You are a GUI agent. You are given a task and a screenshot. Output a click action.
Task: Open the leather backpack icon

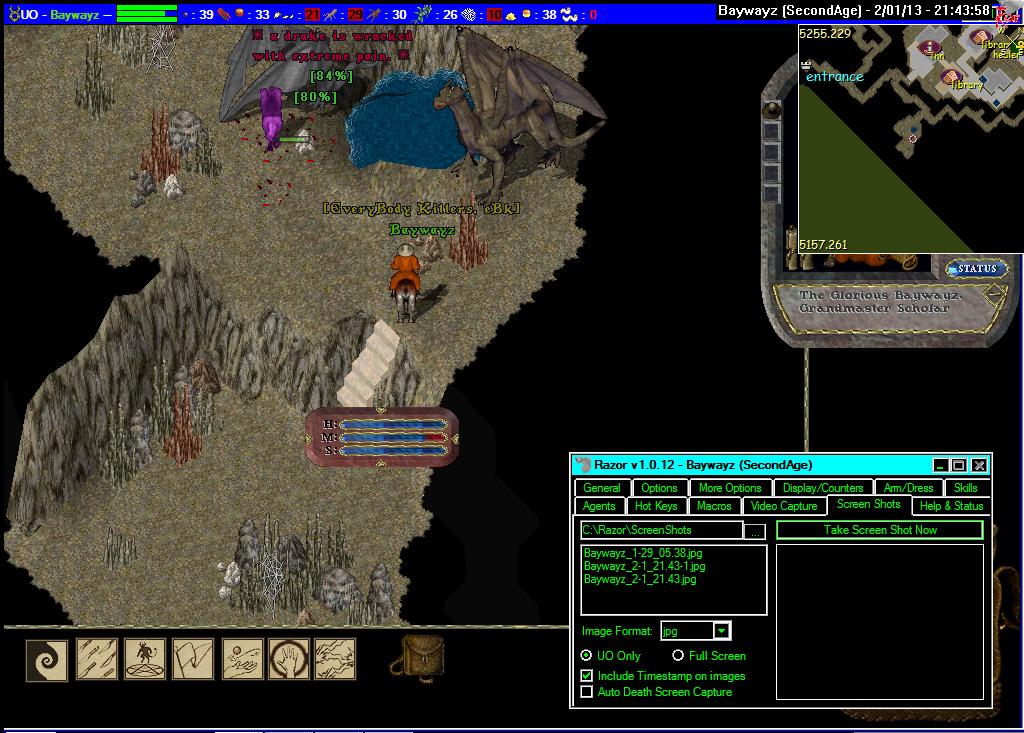(x=423, y=658)
